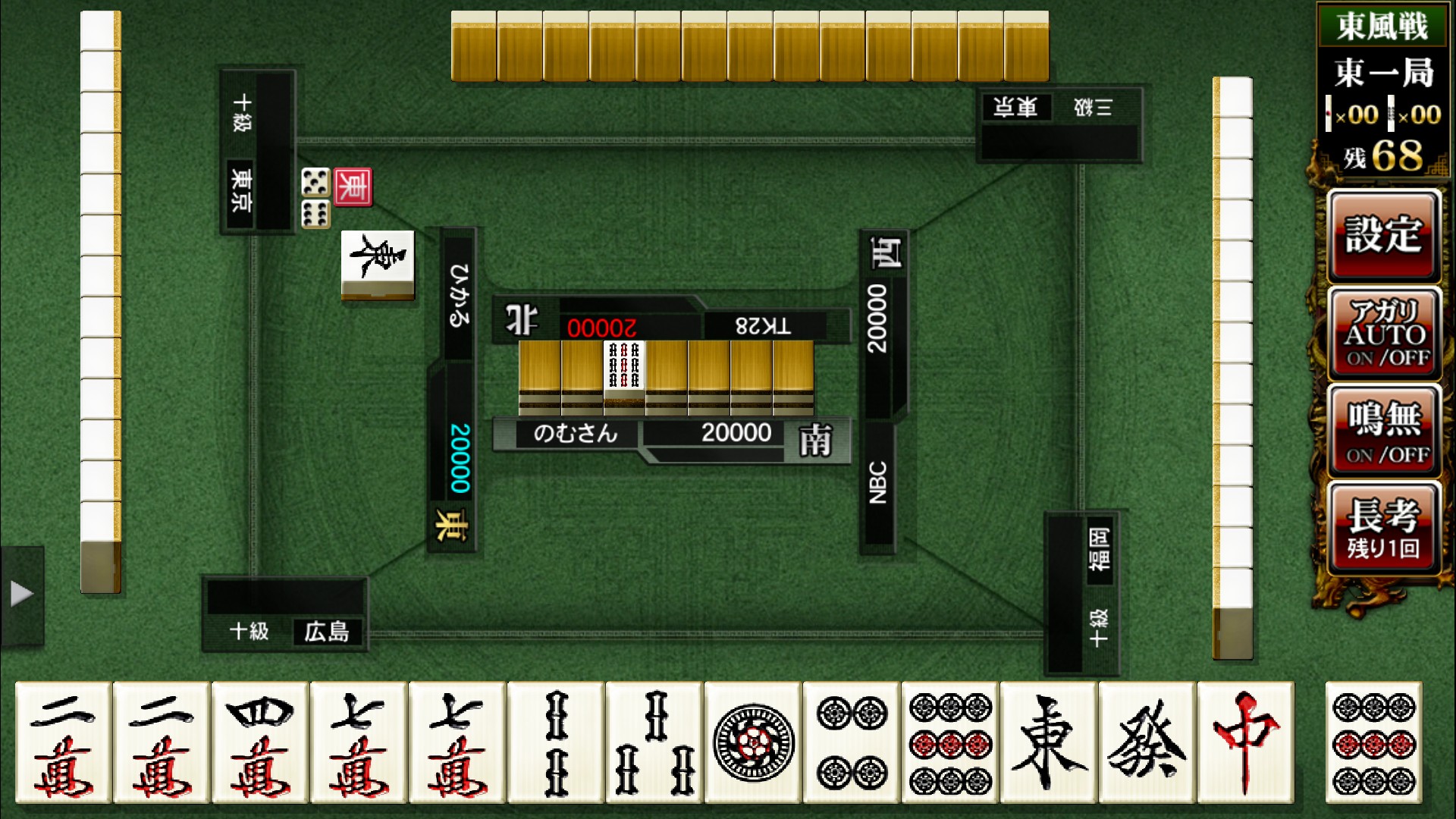Select the 東 wind tile in hand

coord(1048,742)
